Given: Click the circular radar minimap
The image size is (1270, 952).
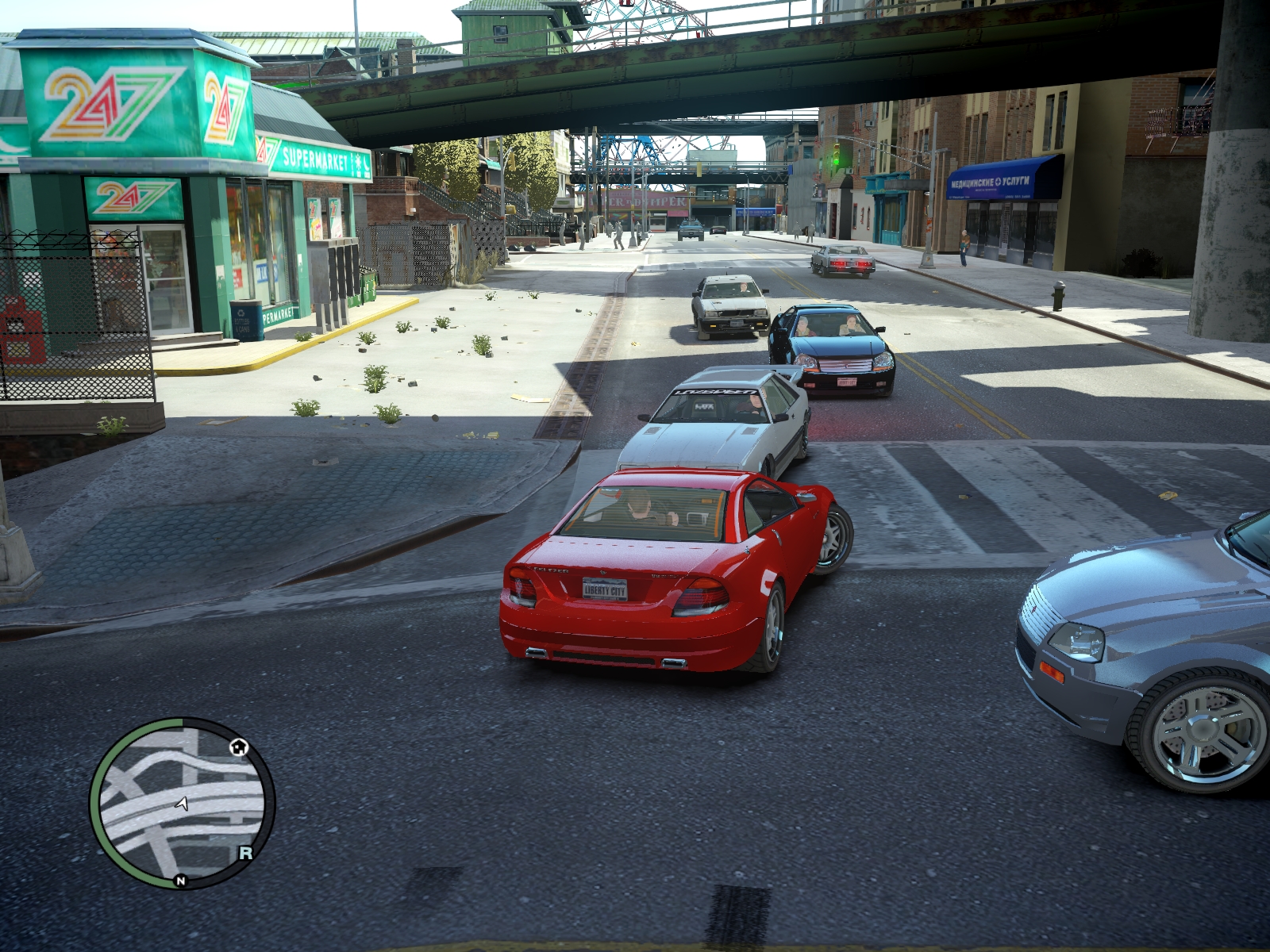Looking at the screenshot, I should point(182,803).
